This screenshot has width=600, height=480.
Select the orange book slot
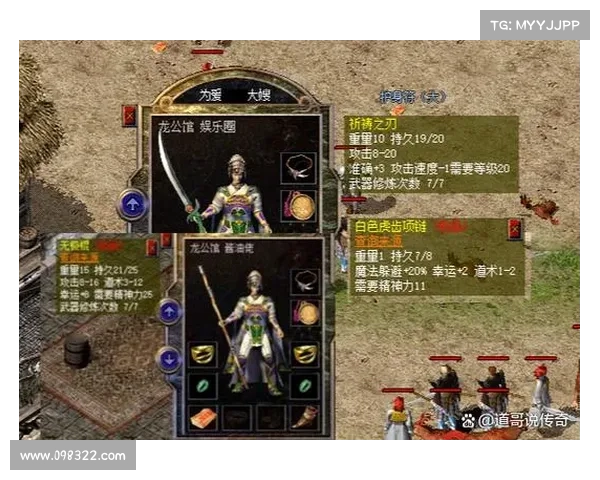[x=203, y=418]
